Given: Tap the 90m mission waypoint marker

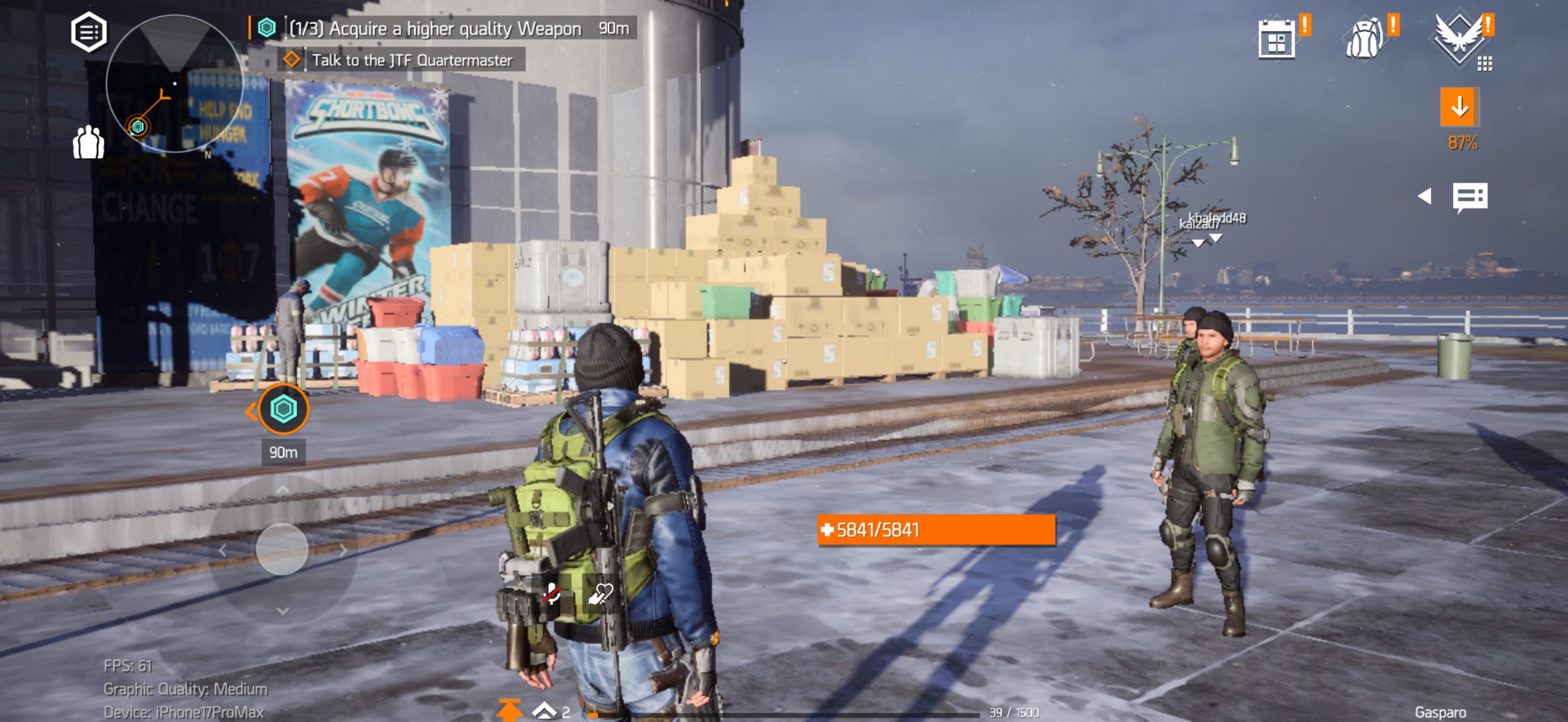Looking at the screenshot, I should point(283,409).
